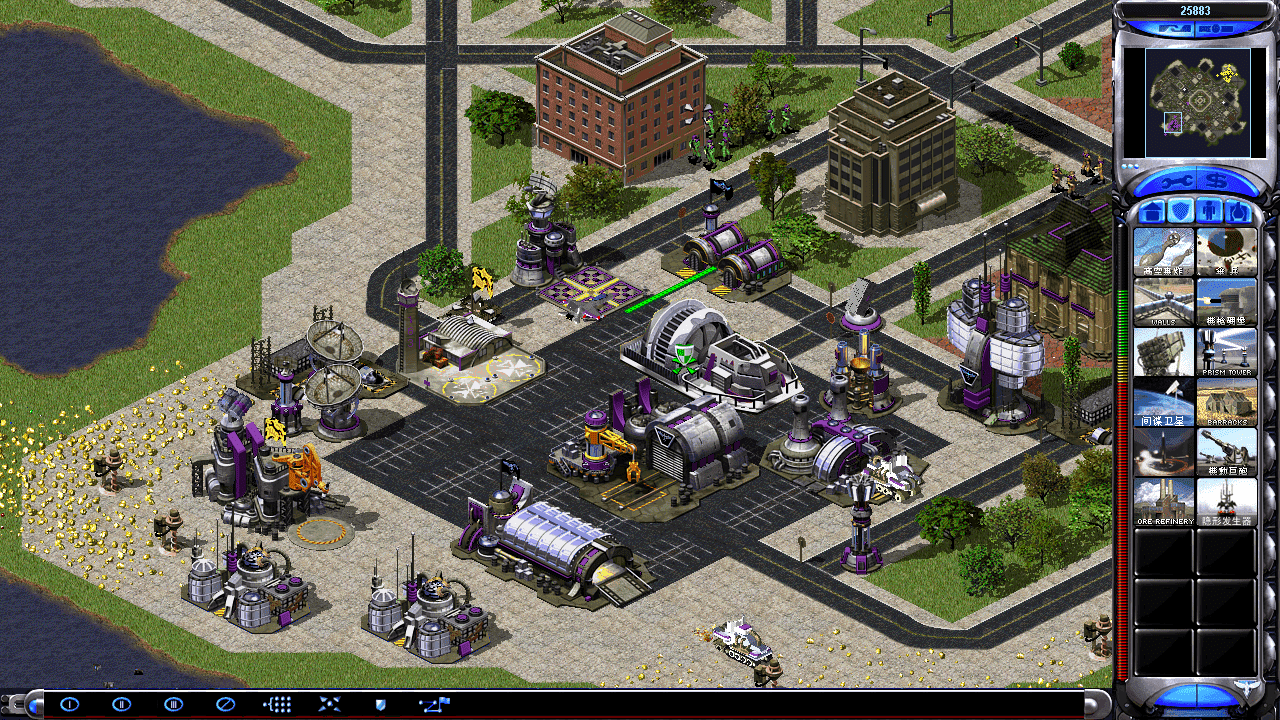Activate the waypoint flag mode button
Image resolution: width=1280 pixels, height=720 pixels.
tap(435, 704)
